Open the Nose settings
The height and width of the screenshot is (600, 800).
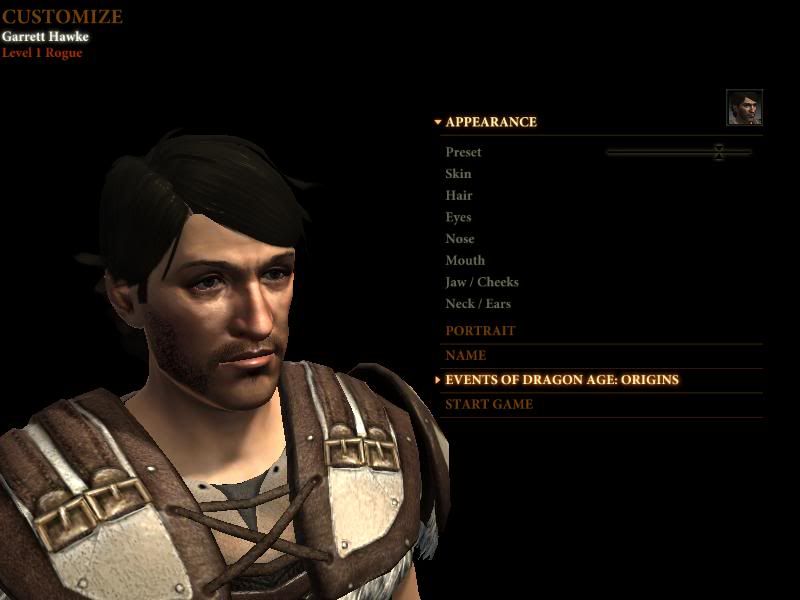(x=460, y=239)
